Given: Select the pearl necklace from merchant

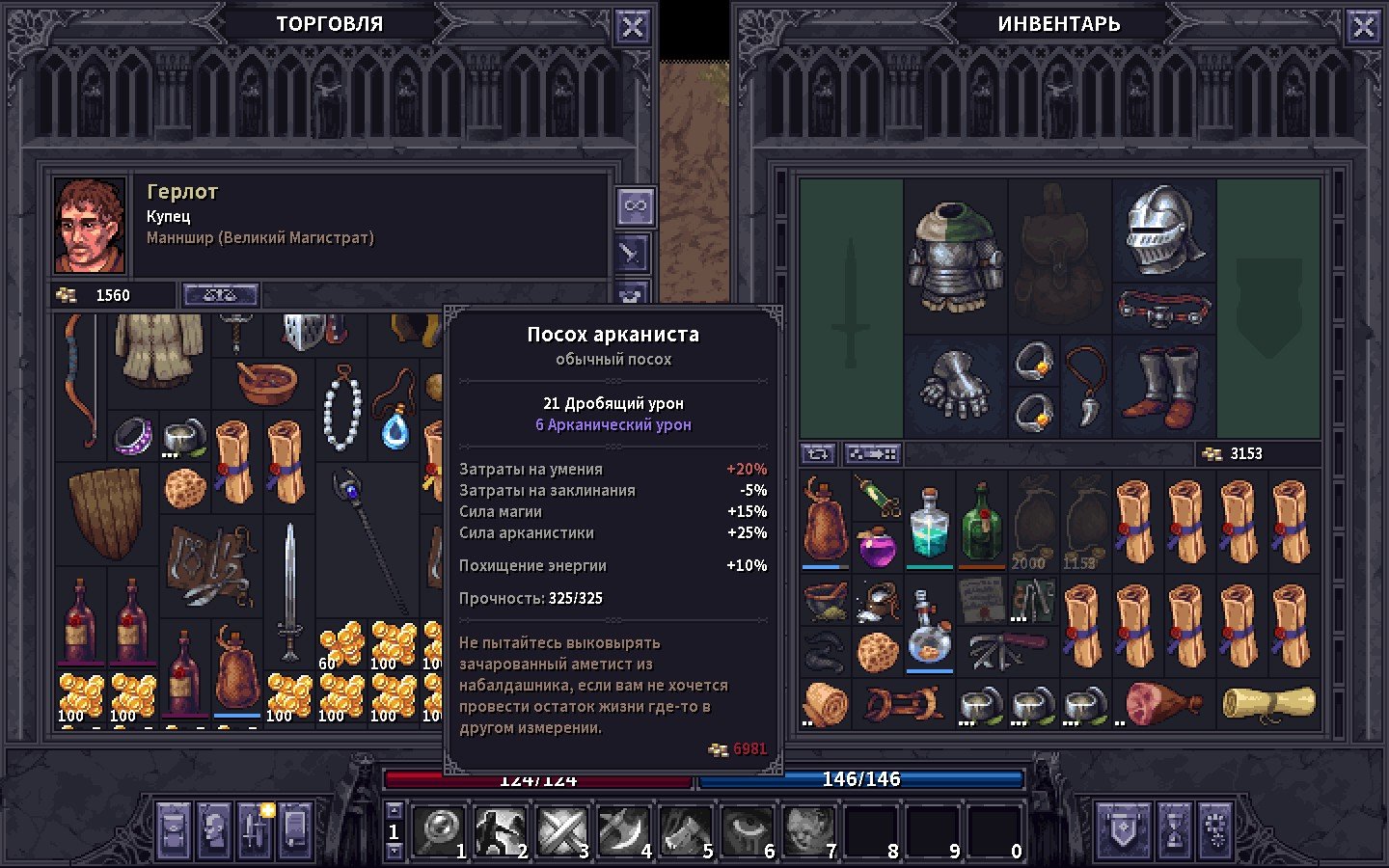Looking at the screenshot, I should pyautogui.click(x=341, y=408).
